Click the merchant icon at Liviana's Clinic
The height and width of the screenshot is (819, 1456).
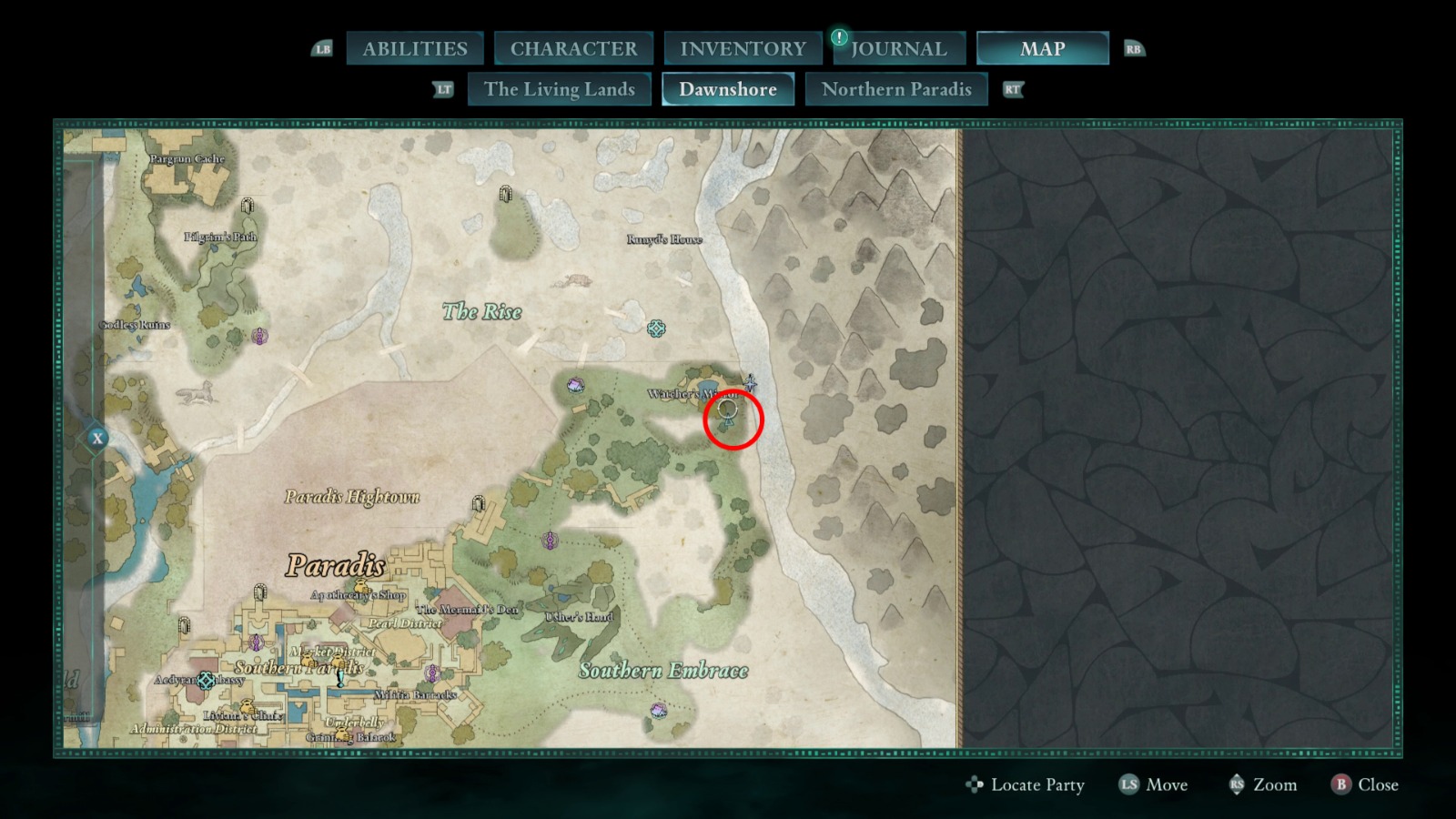(x=248, y=706)
